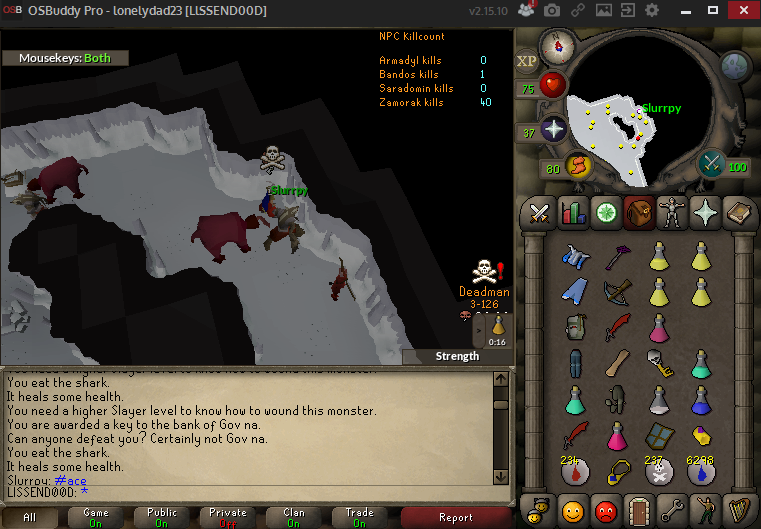
Task: Open the Combat Options tab
Action: (540, 212)
